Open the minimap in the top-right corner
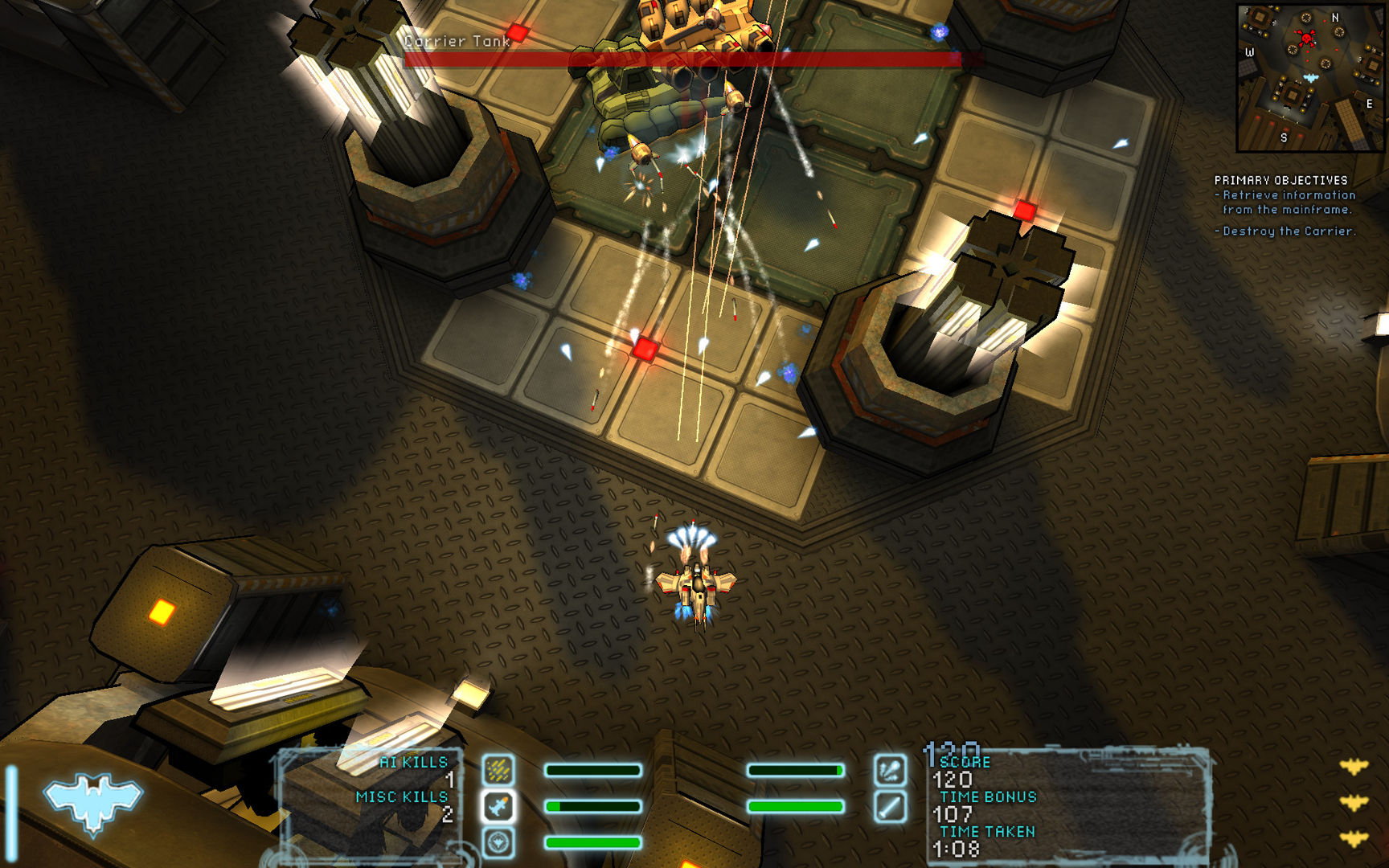The height and width of the screenshot is (868, 1389). pyautogui.click(x=1310, y=76)
